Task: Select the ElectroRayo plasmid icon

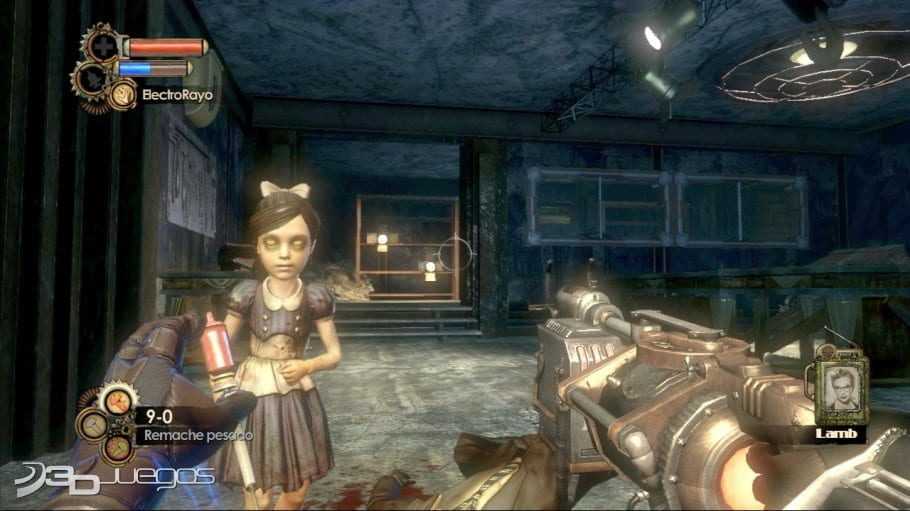Action: coord(124,94)
